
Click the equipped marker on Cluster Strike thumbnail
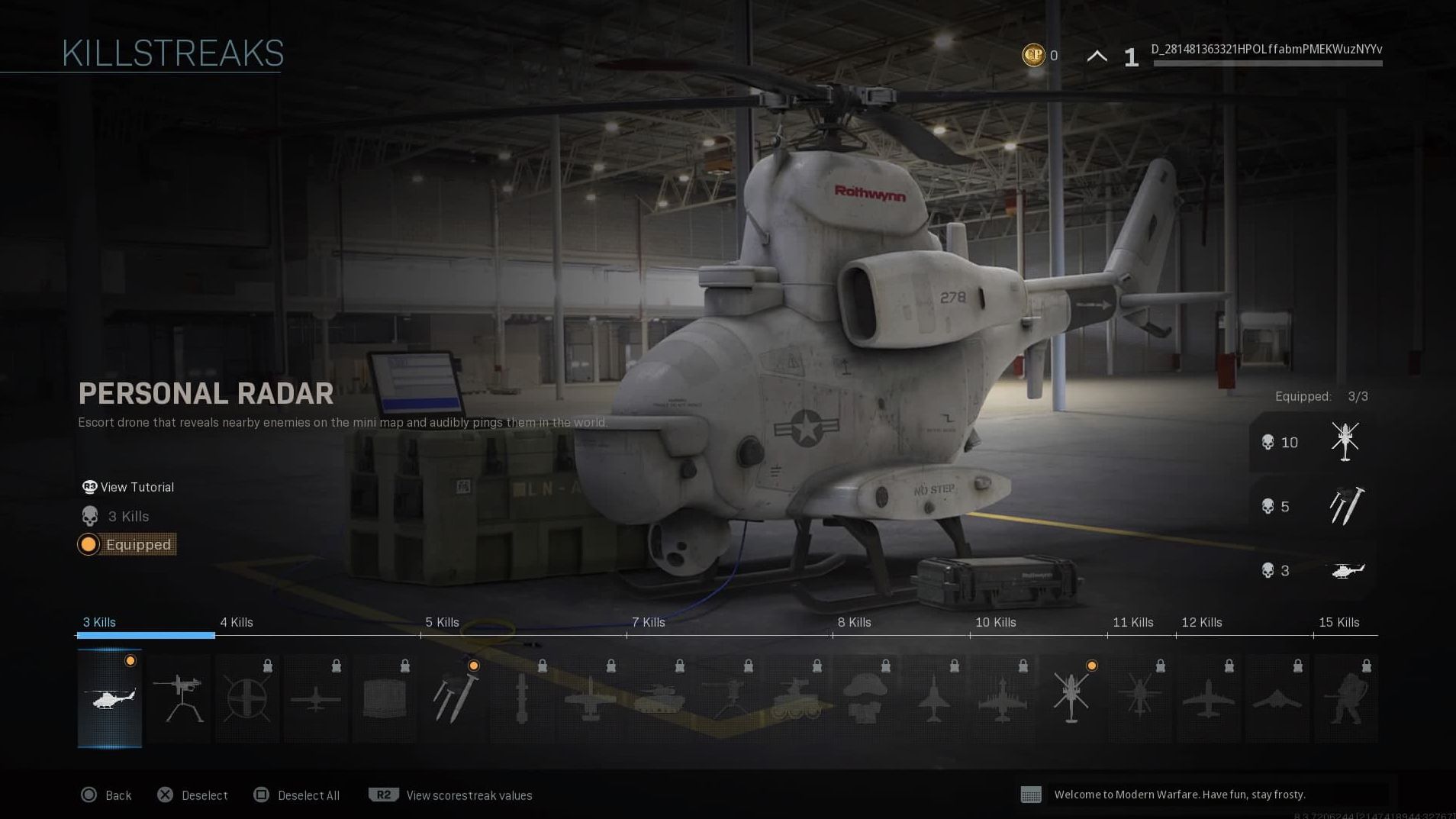(473, 666)
